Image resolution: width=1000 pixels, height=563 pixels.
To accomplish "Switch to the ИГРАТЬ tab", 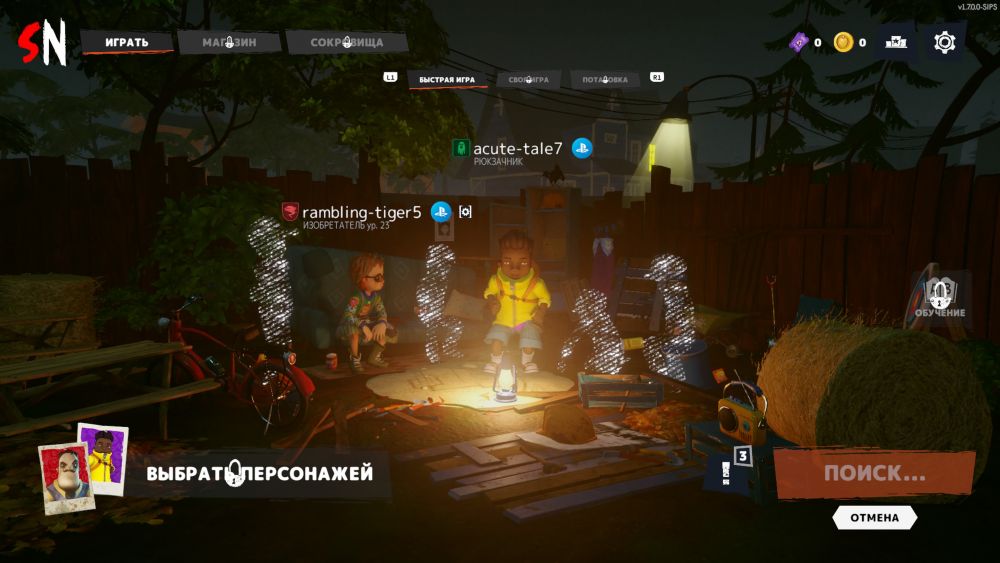I will pos(125,42).
